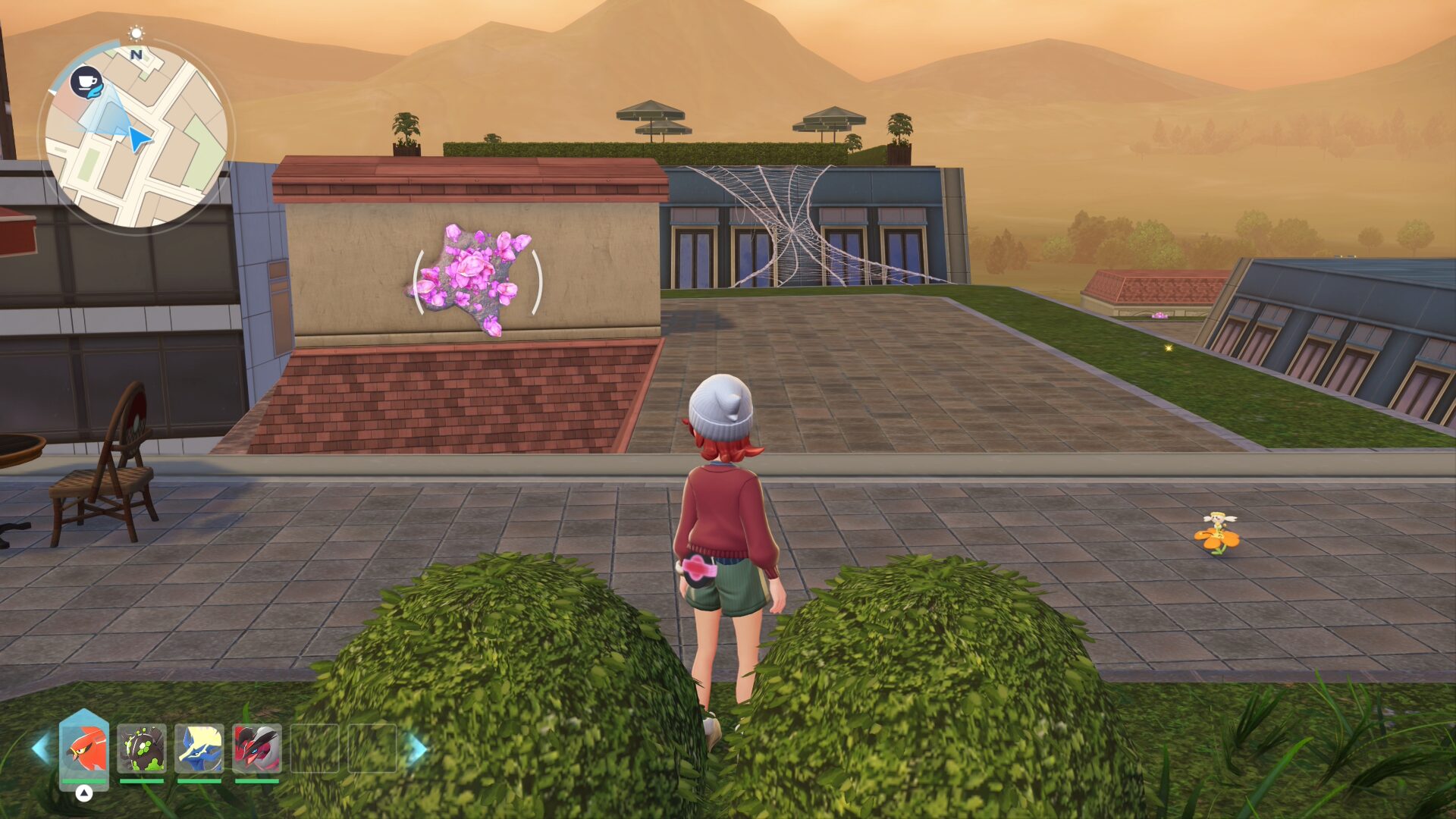This screenshot has width=1456, height=819.
Task: Click the café cup marker on minimap
Action: click(x=86, y=81)
